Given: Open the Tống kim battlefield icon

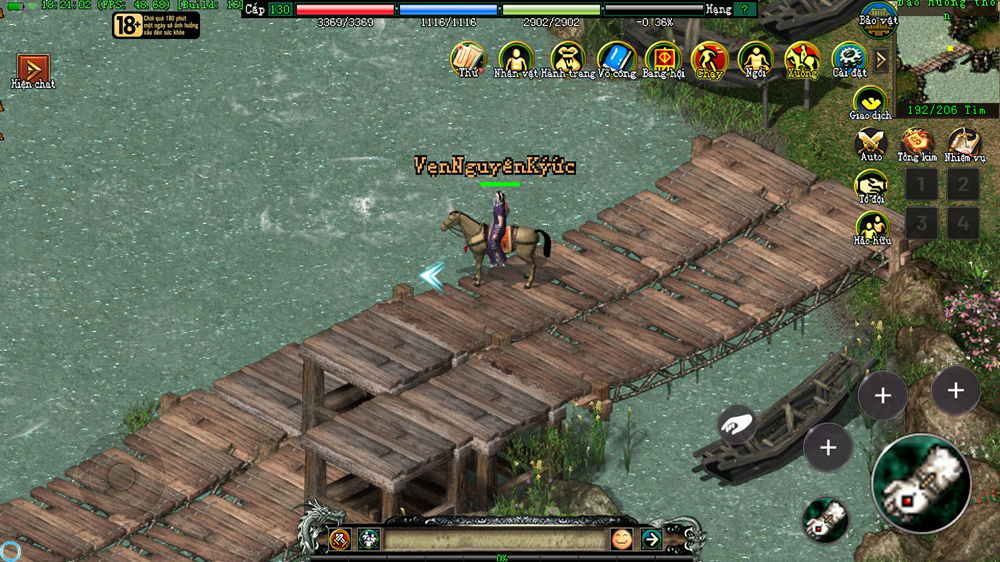Looking at the screenshot, I should (917, 143).
